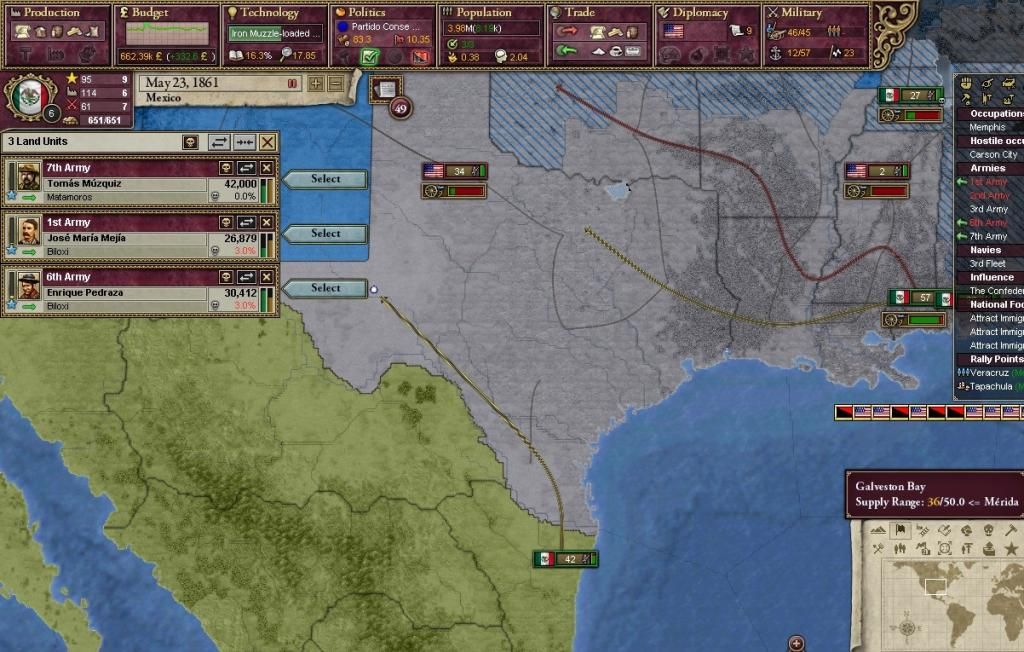Increase game speed with the plus button
1024x652 pixels.
click(317, 84)
